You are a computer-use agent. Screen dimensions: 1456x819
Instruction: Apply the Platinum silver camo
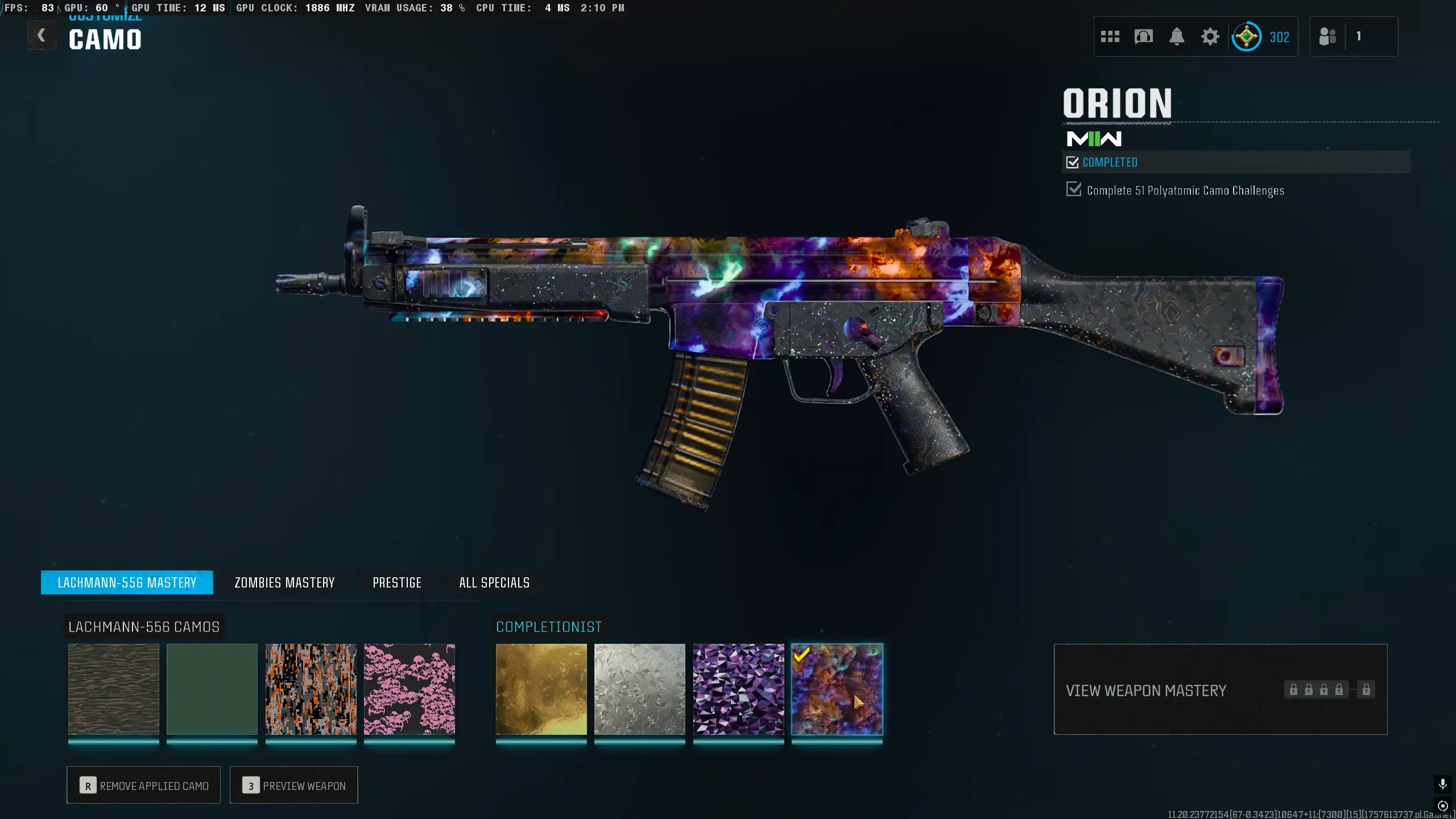[640, 689]
